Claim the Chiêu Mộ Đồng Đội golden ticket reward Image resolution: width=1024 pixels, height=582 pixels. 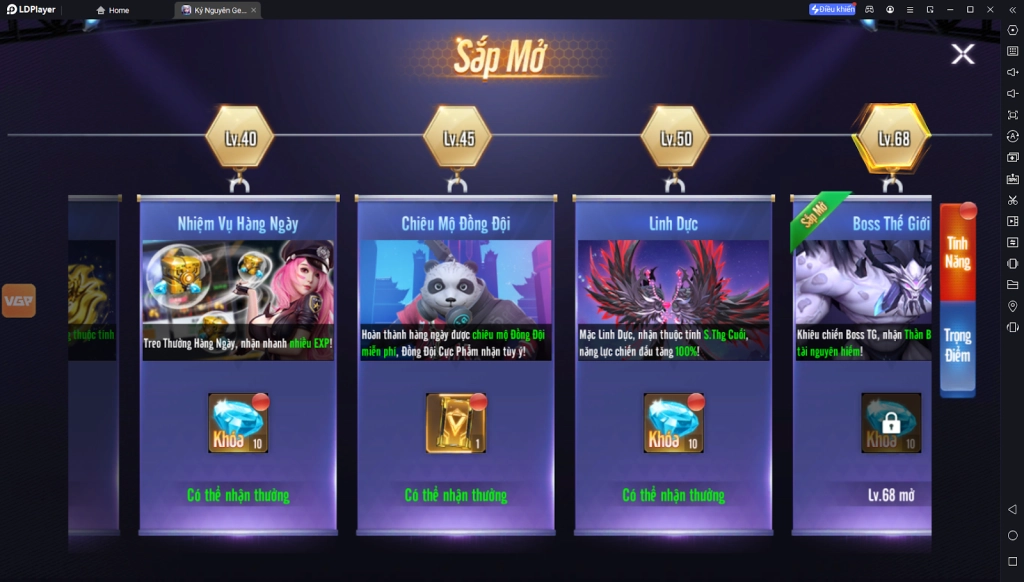[x=456, y=423]
